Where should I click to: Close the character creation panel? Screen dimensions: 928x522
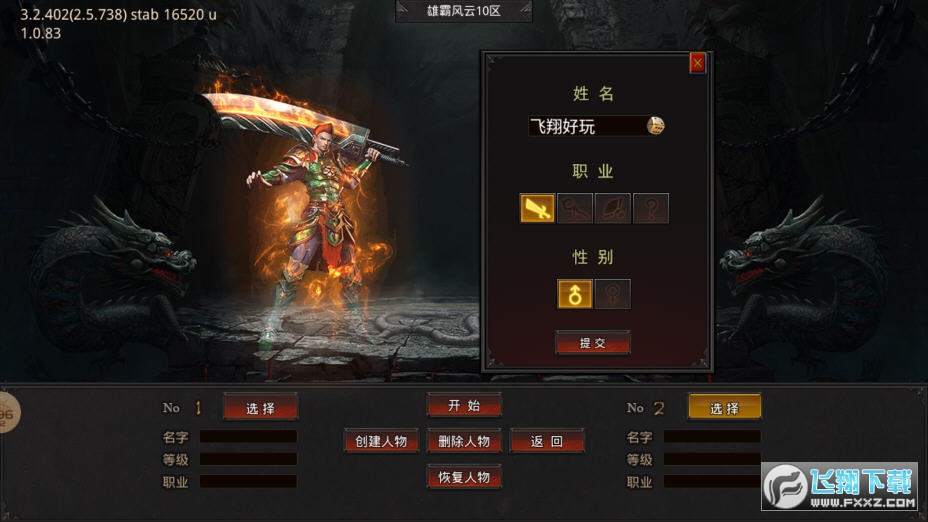point(697,63)
